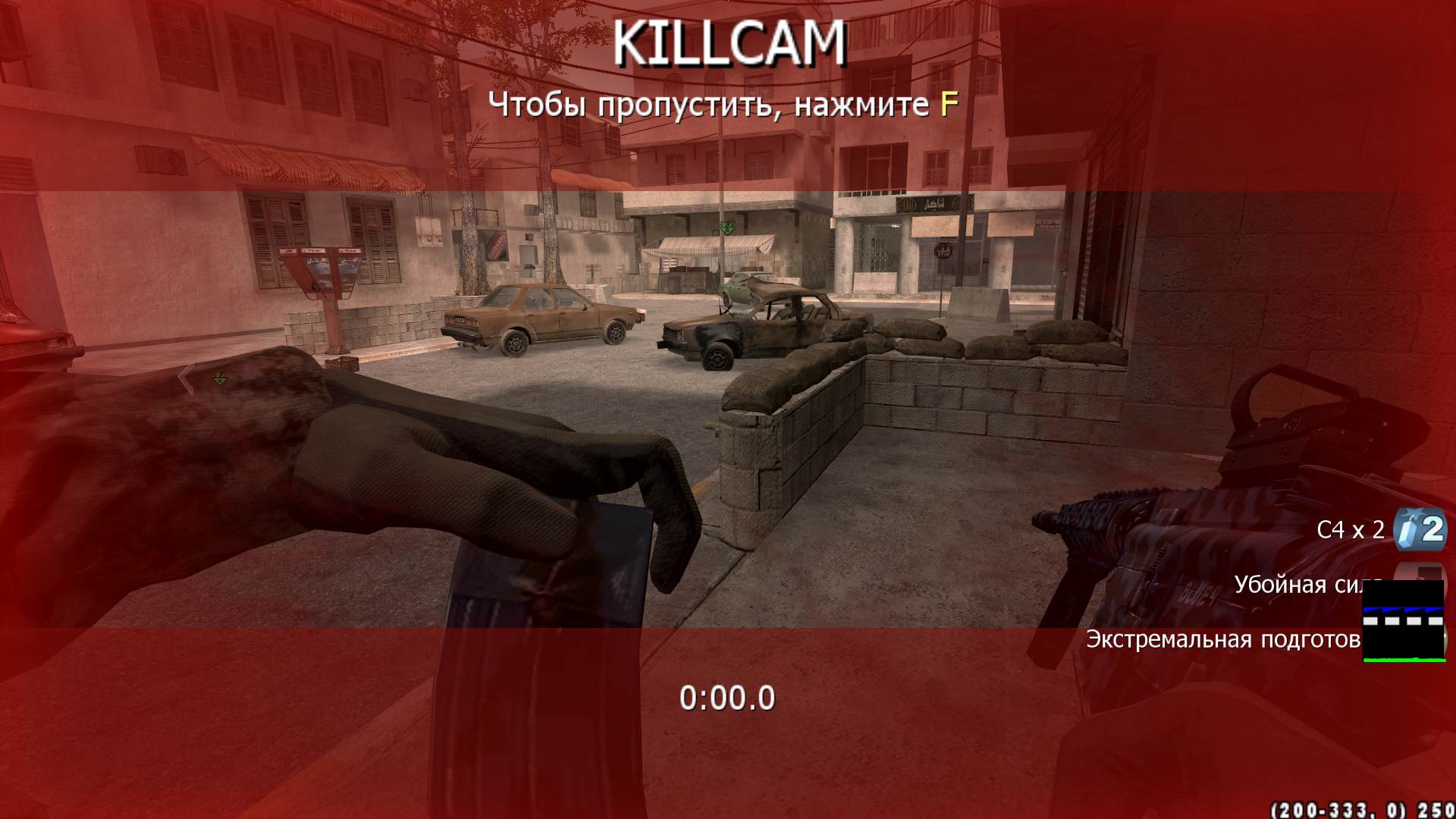The width and height of the screenshot is (1456, 819).
Task: Click the STOP sign near the shop
Action: (x=943, y=250)
